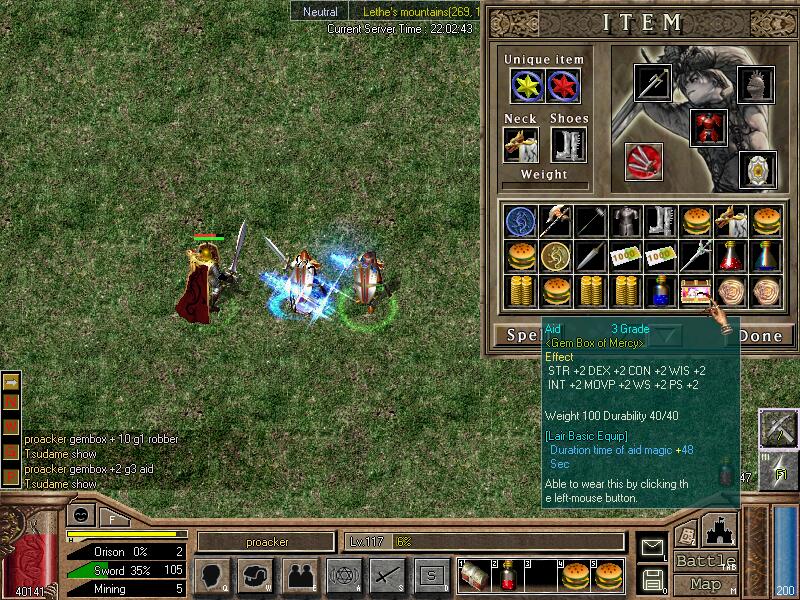Pick the red potion flask in inventory
Screen dimensions: 800x600
click(732, 256)
